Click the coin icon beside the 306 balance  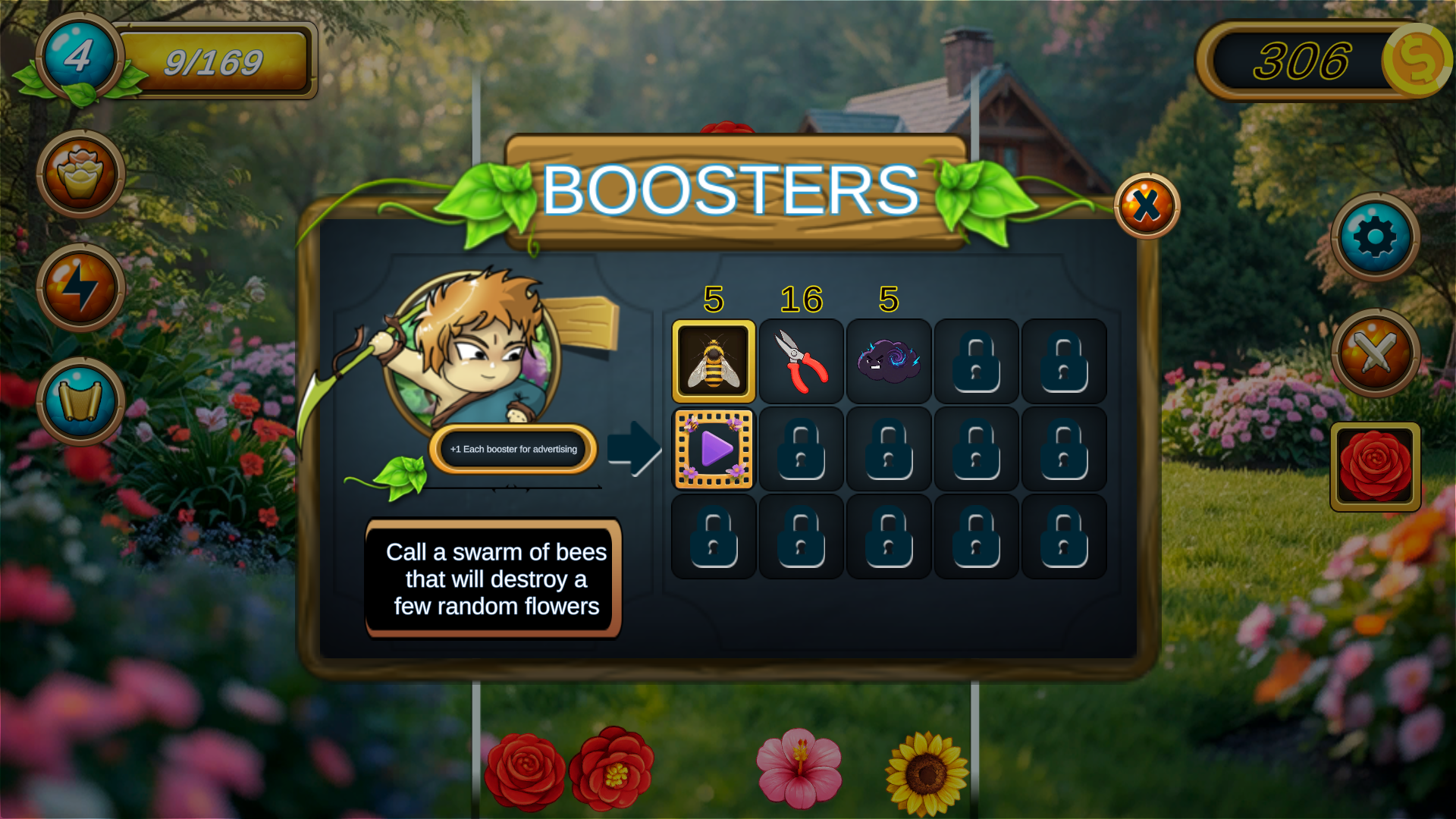pyautogui.click(x=1417, y=62)
